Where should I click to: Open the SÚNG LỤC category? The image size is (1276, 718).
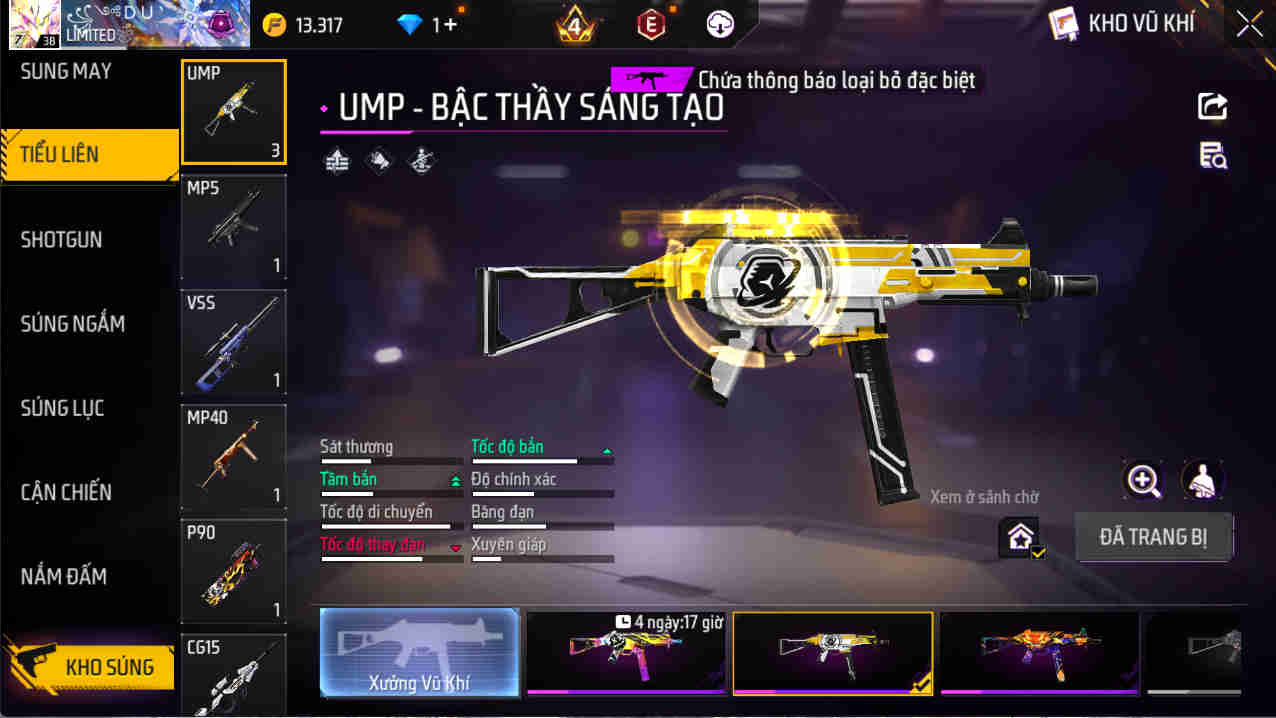coord(63,408)
